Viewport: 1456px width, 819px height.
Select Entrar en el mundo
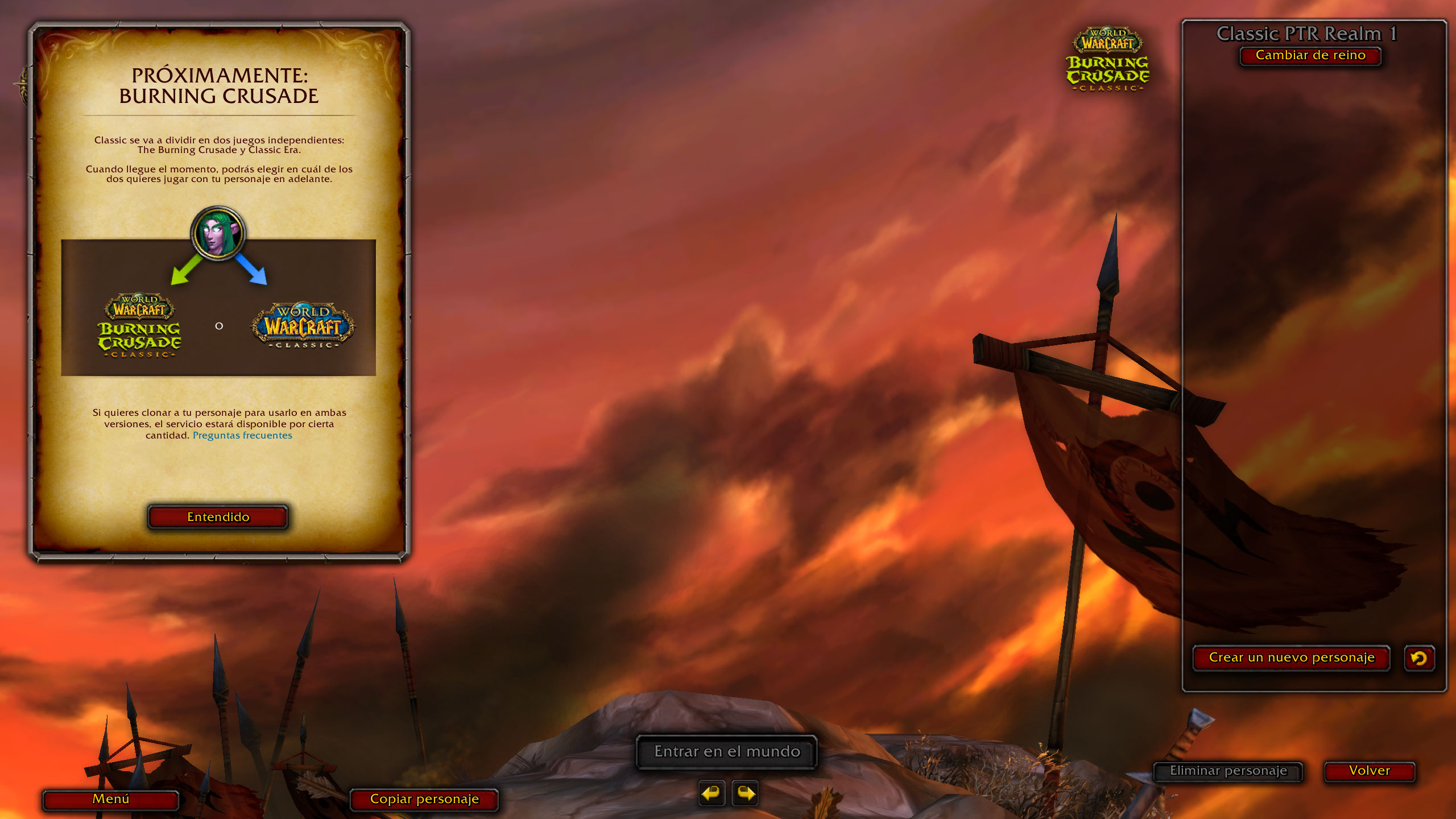[x=727, y=752]
